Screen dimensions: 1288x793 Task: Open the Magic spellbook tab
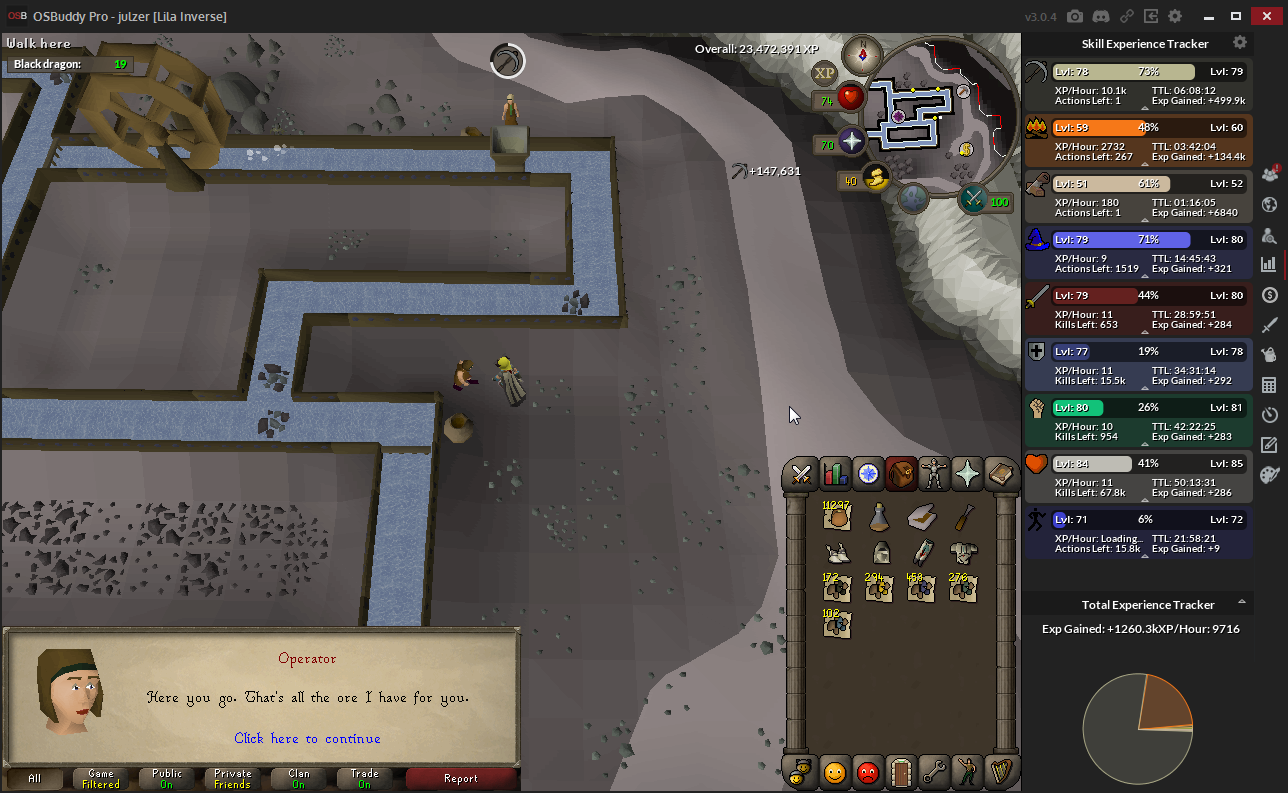click(x=1000, y=474)
